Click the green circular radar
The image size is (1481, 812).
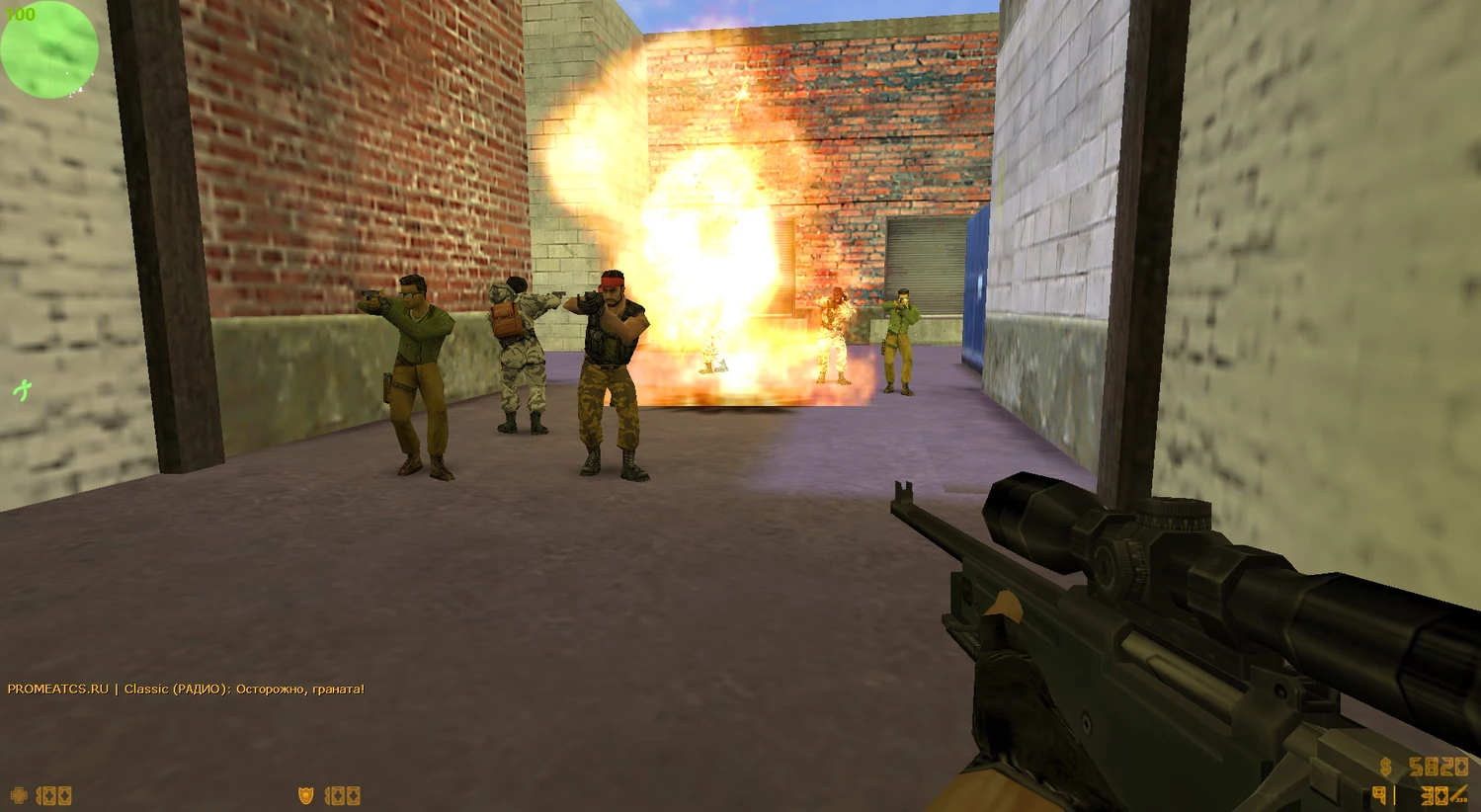[x=49, y=49]
